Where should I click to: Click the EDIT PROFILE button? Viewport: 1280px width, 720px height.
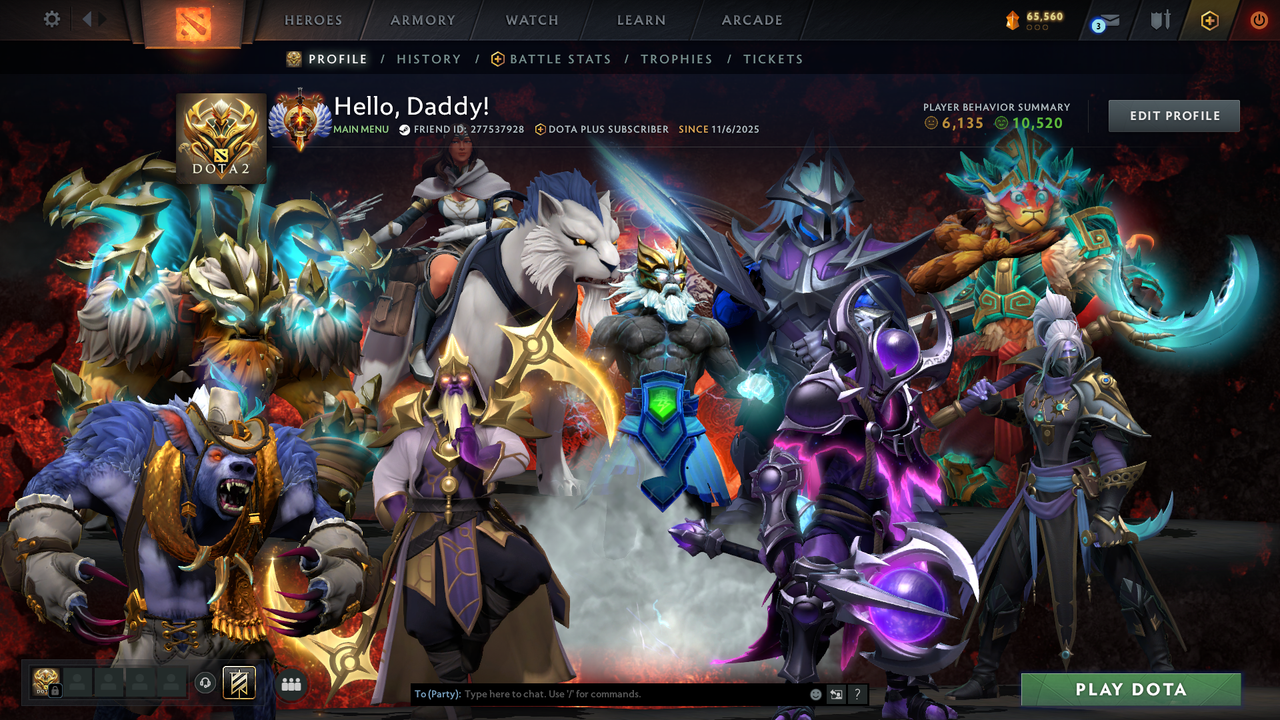pyautogui.click(x=1173, y=115)
